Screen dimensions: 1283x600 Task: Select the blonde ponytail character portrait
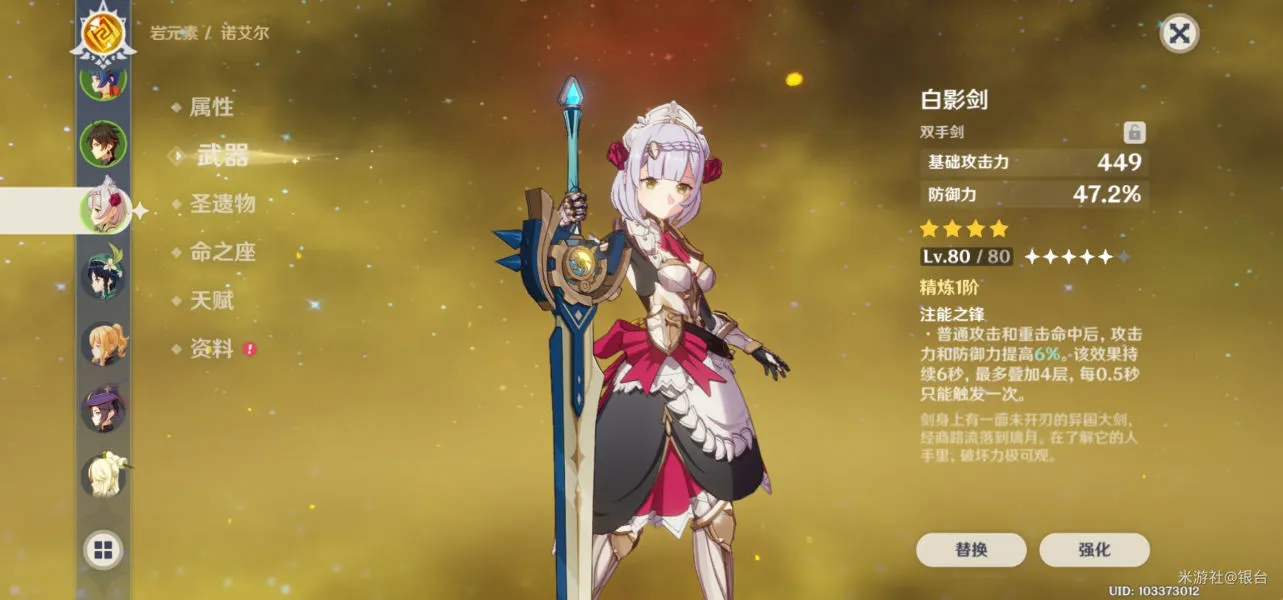click(103, 343)
